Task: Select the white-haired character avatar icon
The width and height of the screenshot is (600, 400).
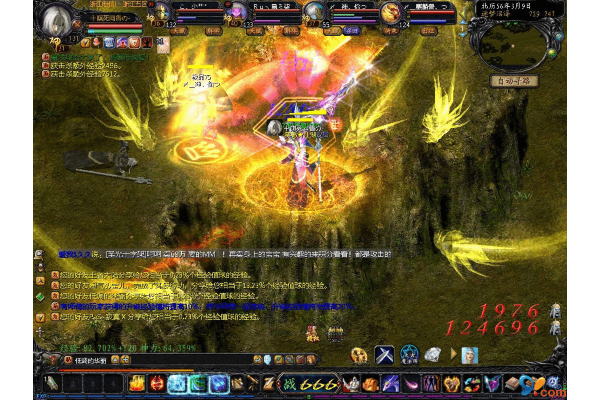Action: tap(469, 355)
